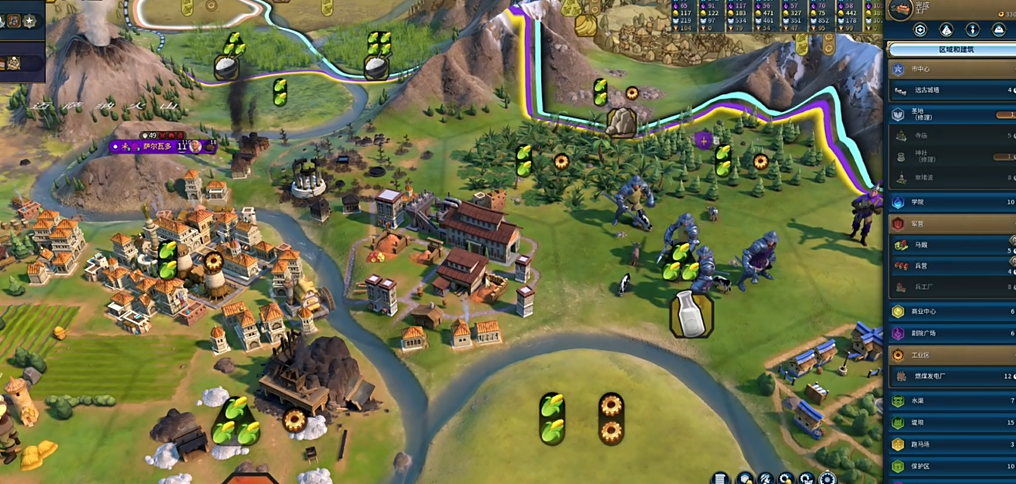Image resolution: width=1016 pixels, height=484 pixels.
Task: Open the white star icon in top-left panel
Action: [29, 21]
